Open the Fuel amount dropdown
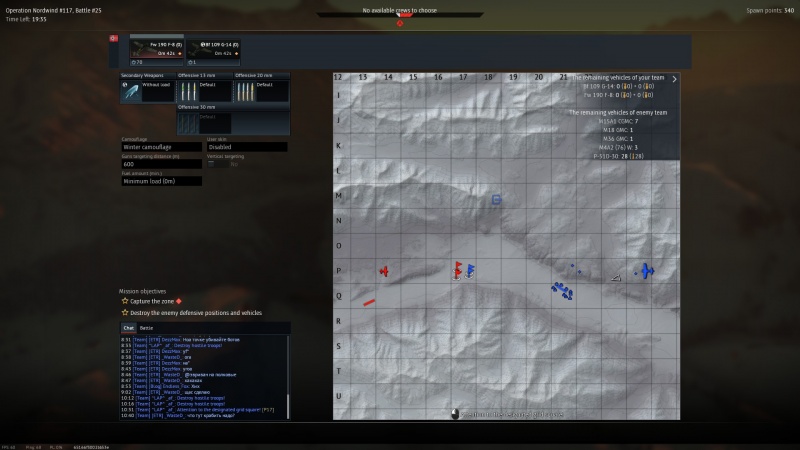This screenshot has width=800, height=450. (x=161, y=181)
